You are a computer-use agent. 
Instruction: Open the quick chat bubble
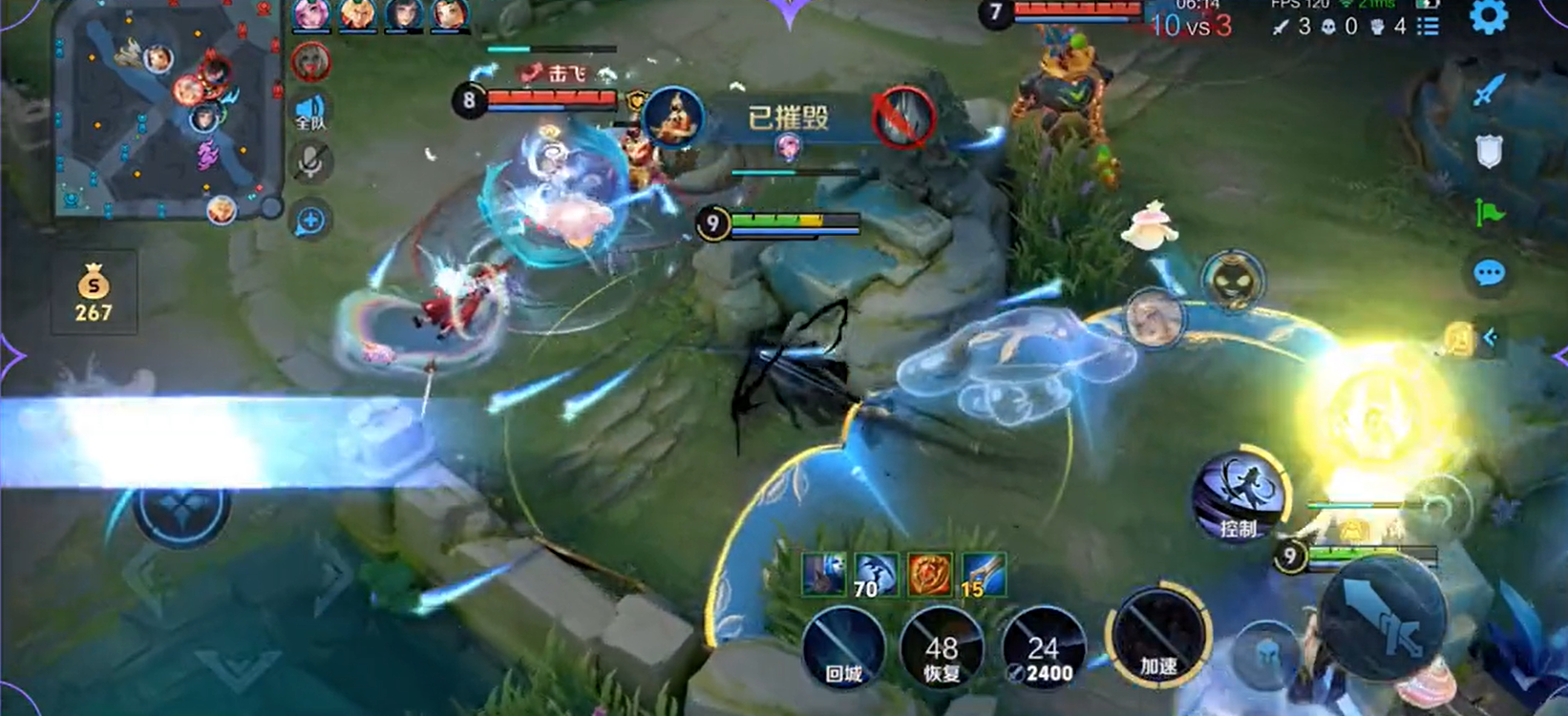pyautogui.click(x=1488, y=274)
